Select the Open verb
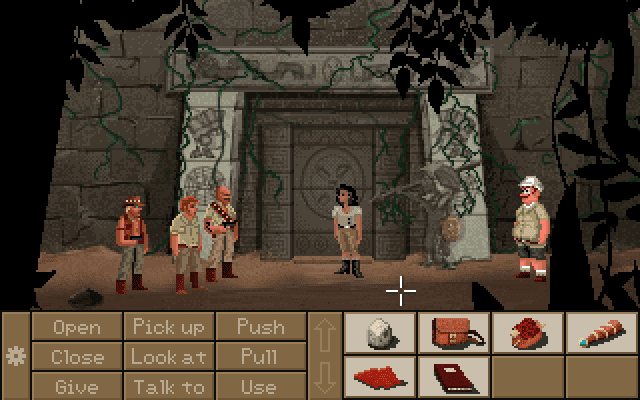The image size is (640, 400). [x=77, y=327]
